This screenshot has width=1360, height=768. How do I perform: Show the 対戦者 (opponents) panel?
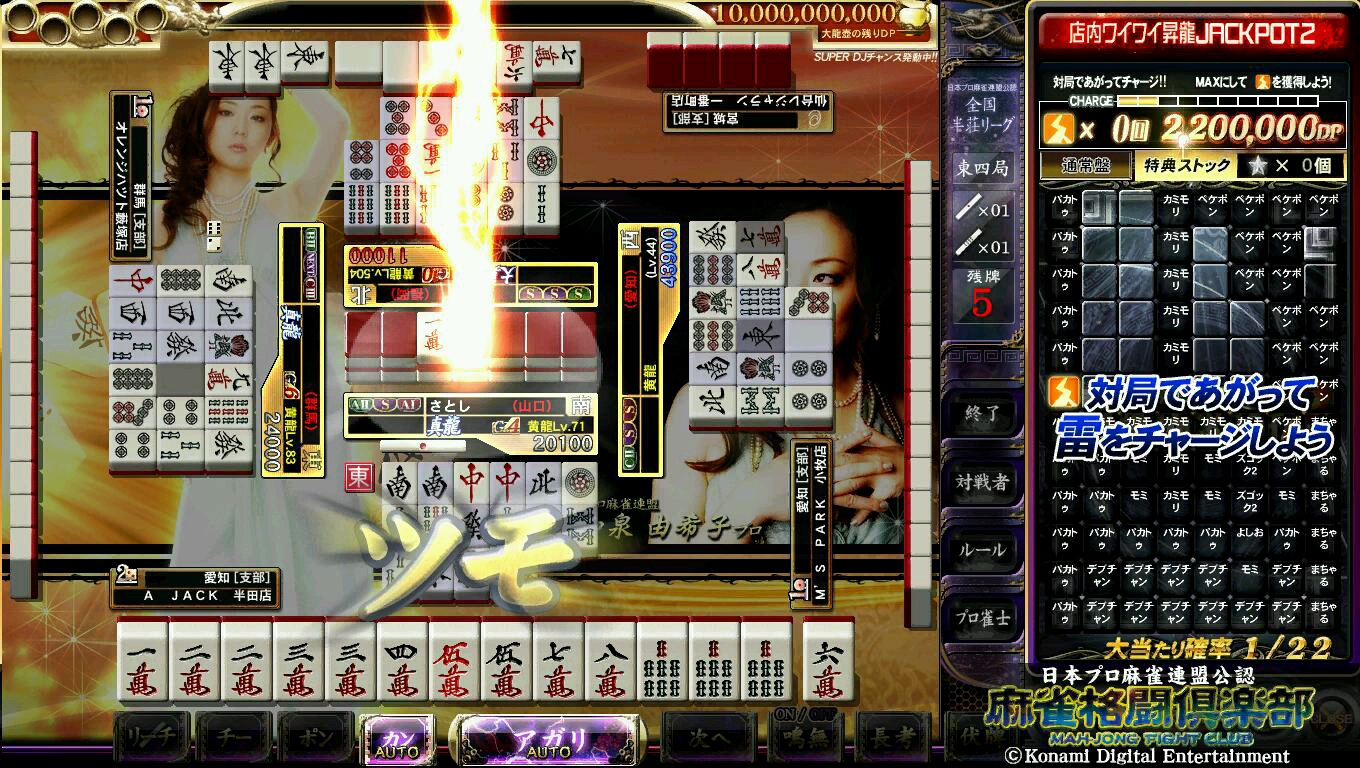982,481
